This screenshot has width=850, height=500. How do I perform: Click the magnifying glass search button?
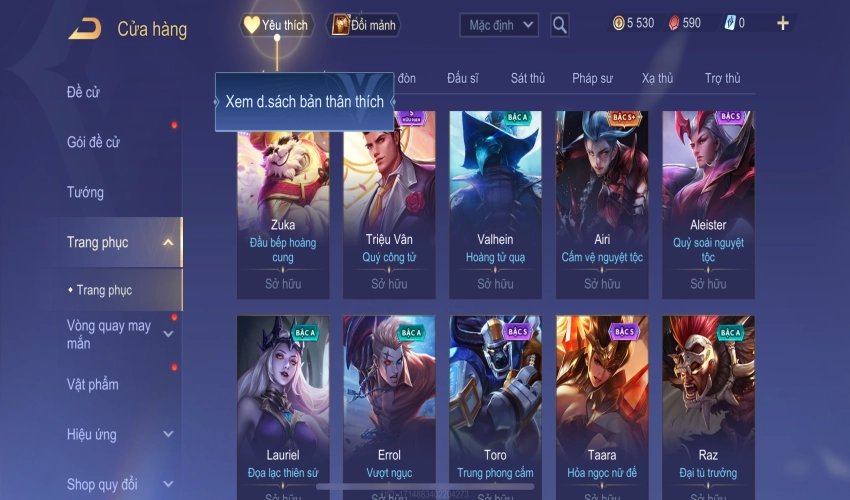click(x=560, y=25)
